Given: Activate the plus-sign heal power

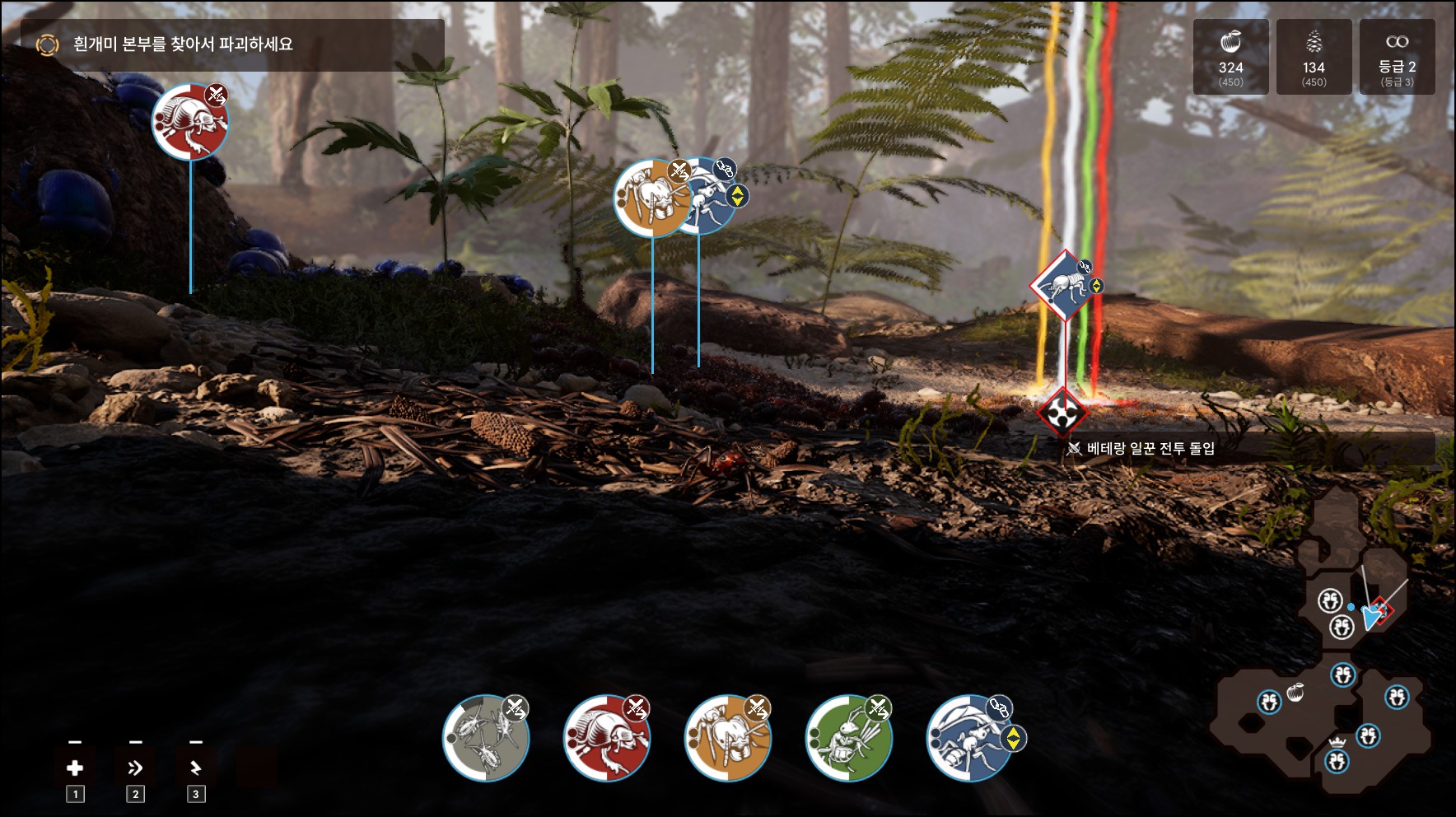Looking at the screenshot, I should tap(75, 768).
